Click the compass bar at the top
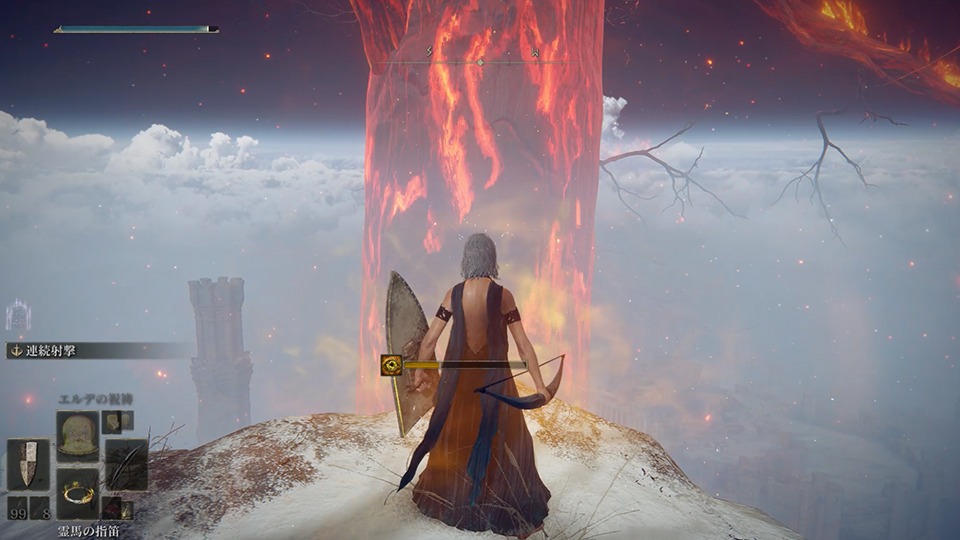The height and width of the screenshot is (540, 960). tap(480, 62)
